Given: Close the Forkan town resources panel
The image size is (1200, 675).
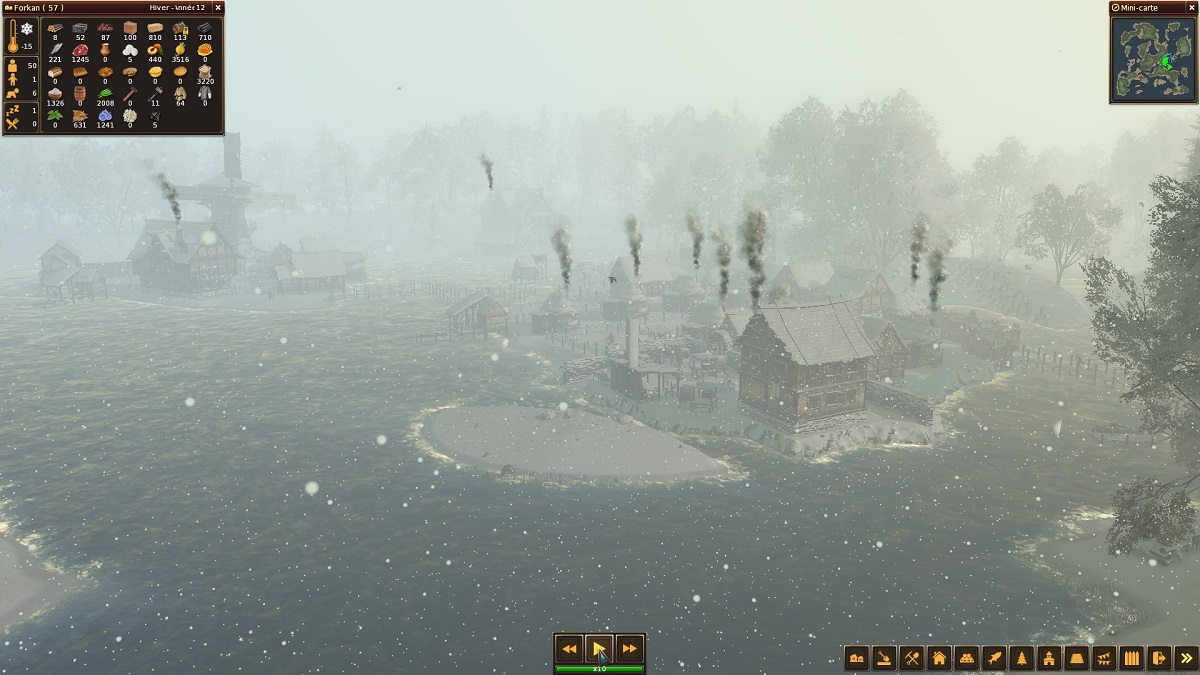Looking at the screenshot, I should pyautogui.click(x=219, y=7).
